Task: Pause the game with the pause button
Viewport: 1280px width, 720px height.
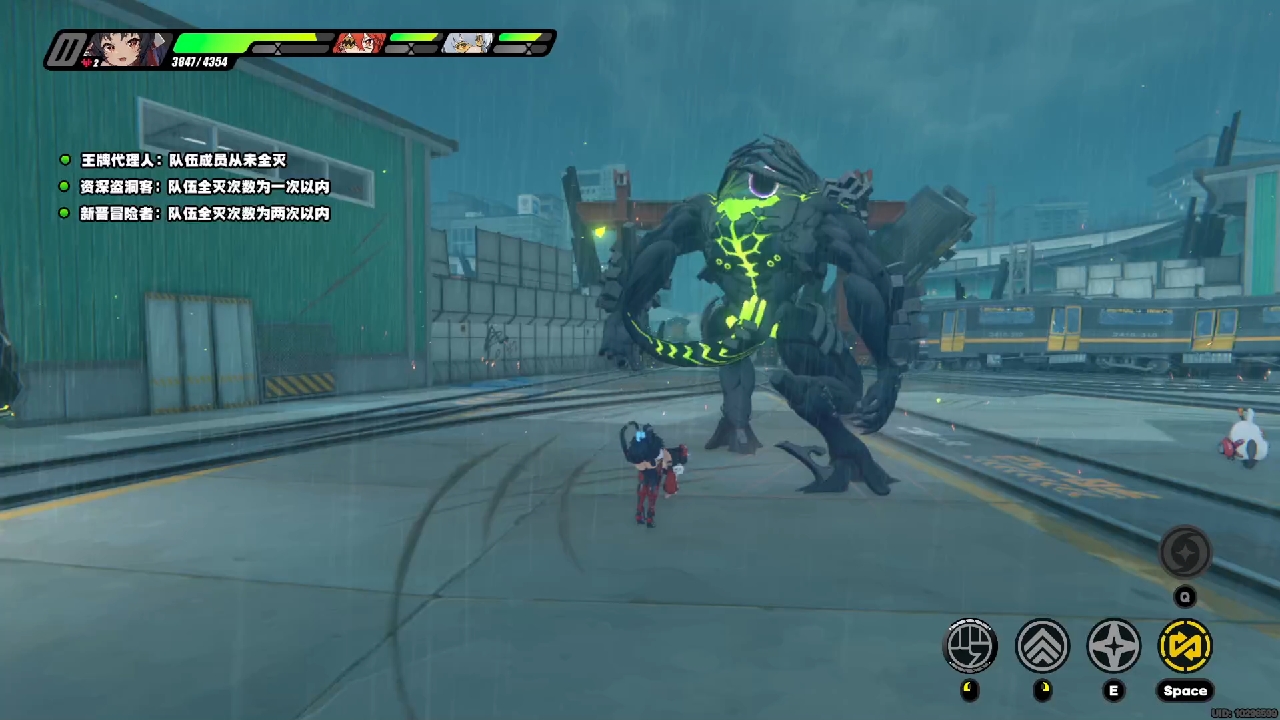Action: (x=67, y=49)
